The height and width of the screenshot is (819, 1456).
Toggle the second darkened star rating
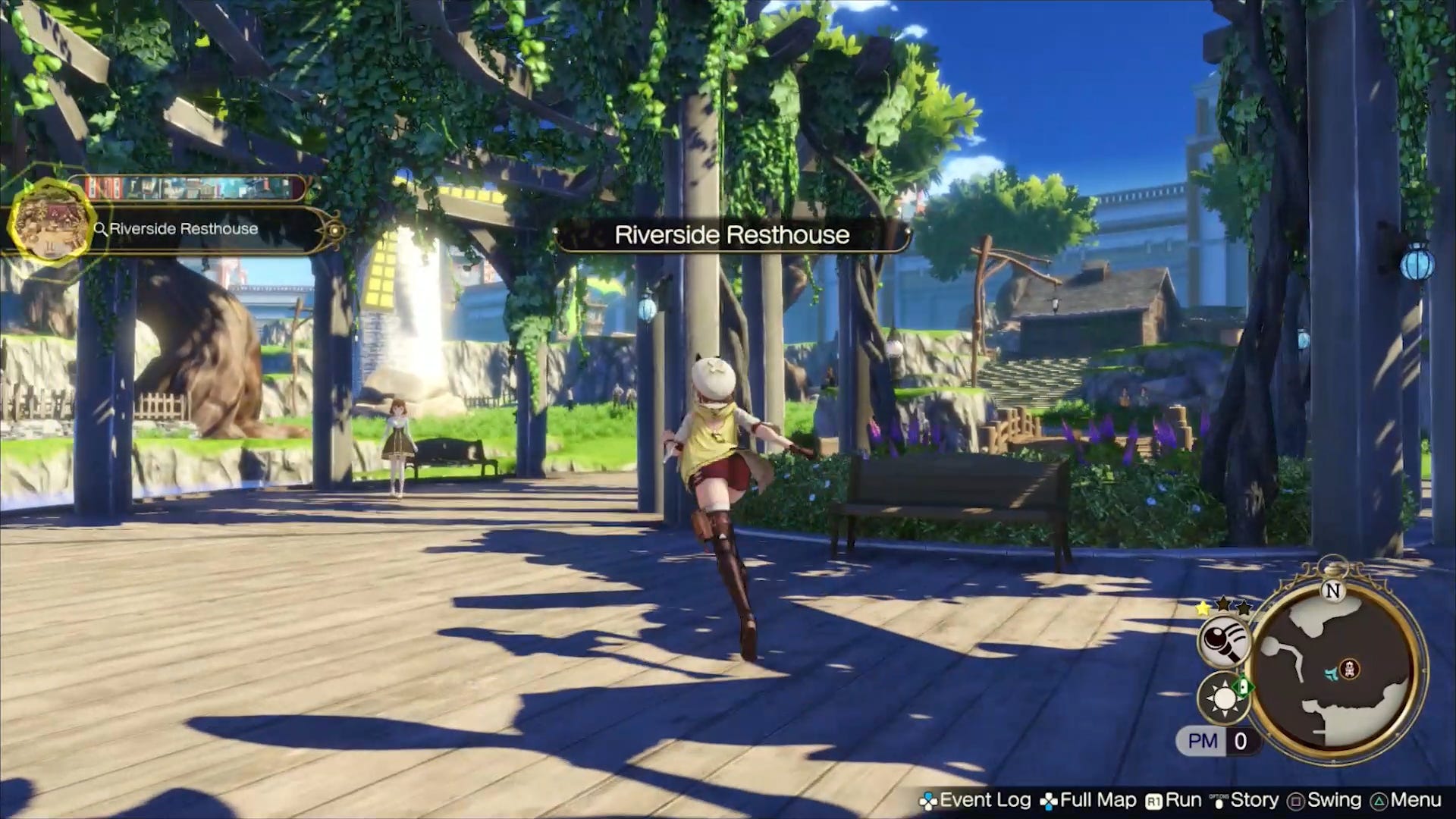[1222, 605]
